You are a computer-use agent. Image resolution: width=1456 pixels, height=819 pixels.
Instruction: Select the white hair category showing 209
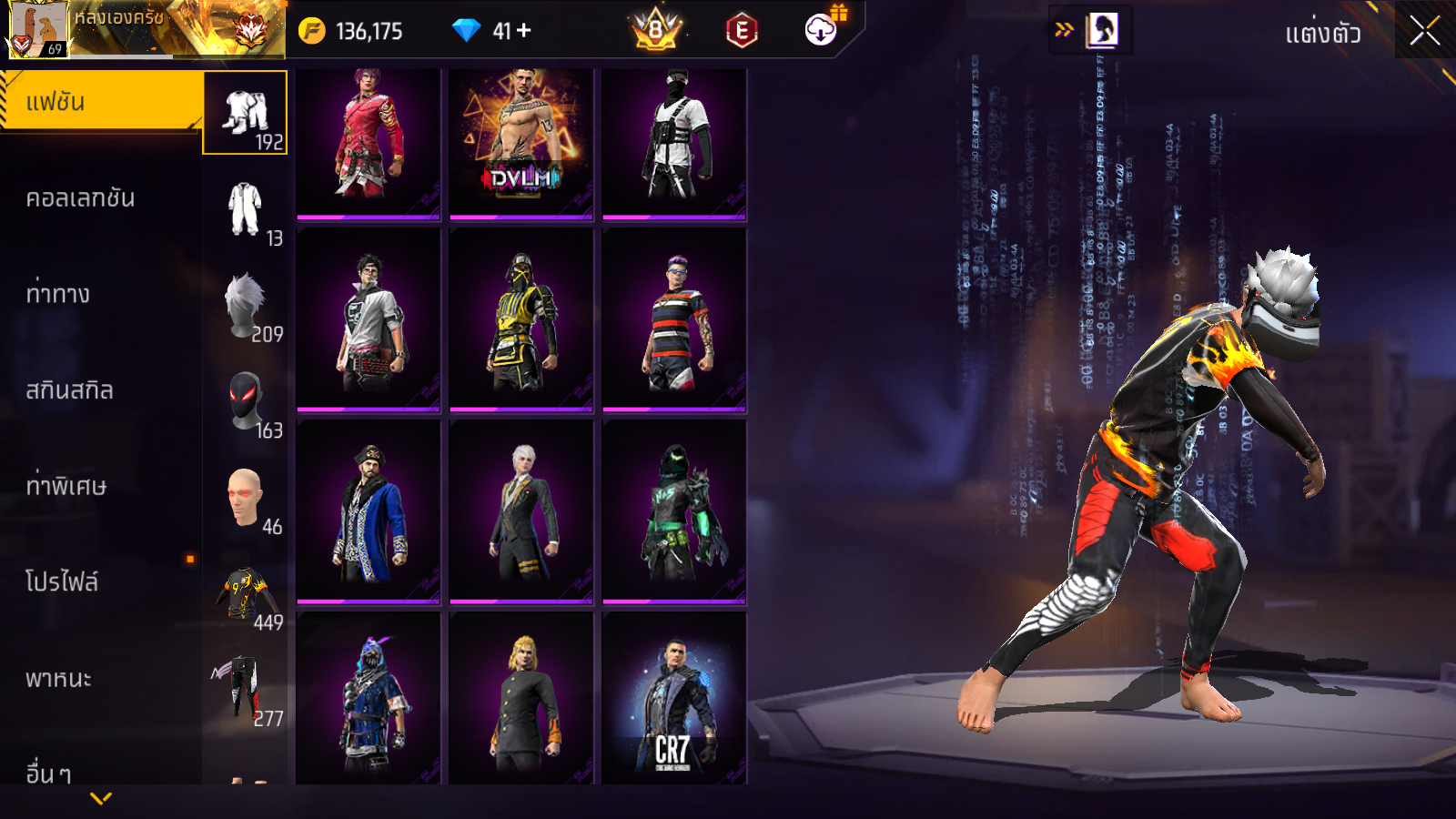click(246, 308)
